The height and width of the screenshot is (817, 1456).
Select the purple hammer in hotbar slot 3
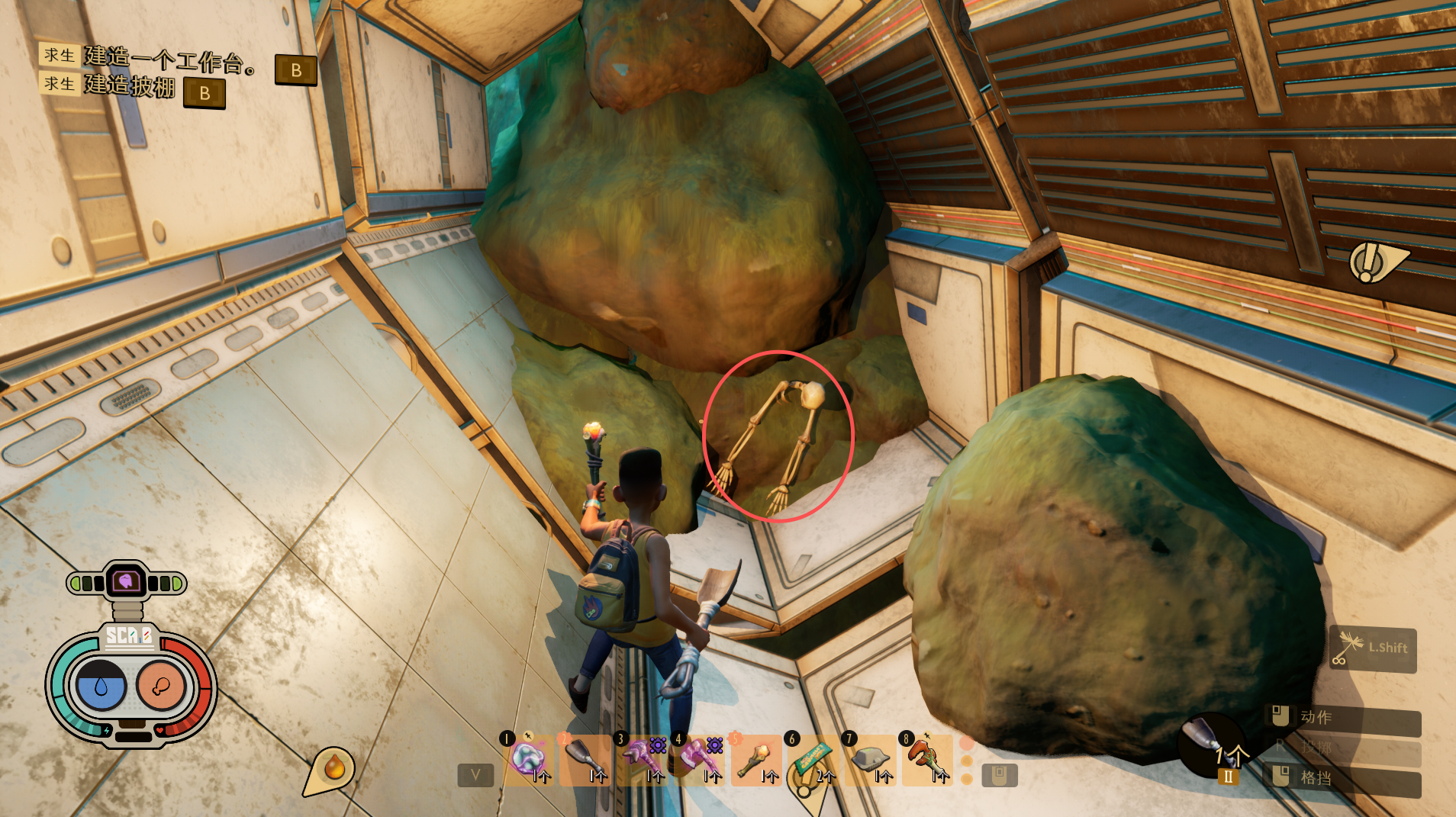[x=643, y=758]
